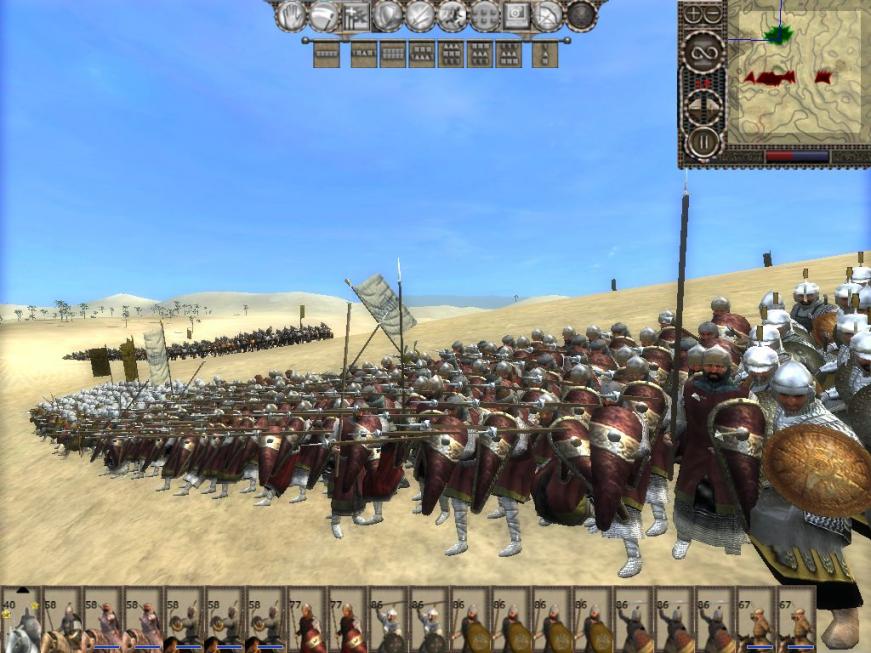Choose the single-line formation preset
Screen dimensions: 871x653
pyautogui.click(x=326, y=54)
